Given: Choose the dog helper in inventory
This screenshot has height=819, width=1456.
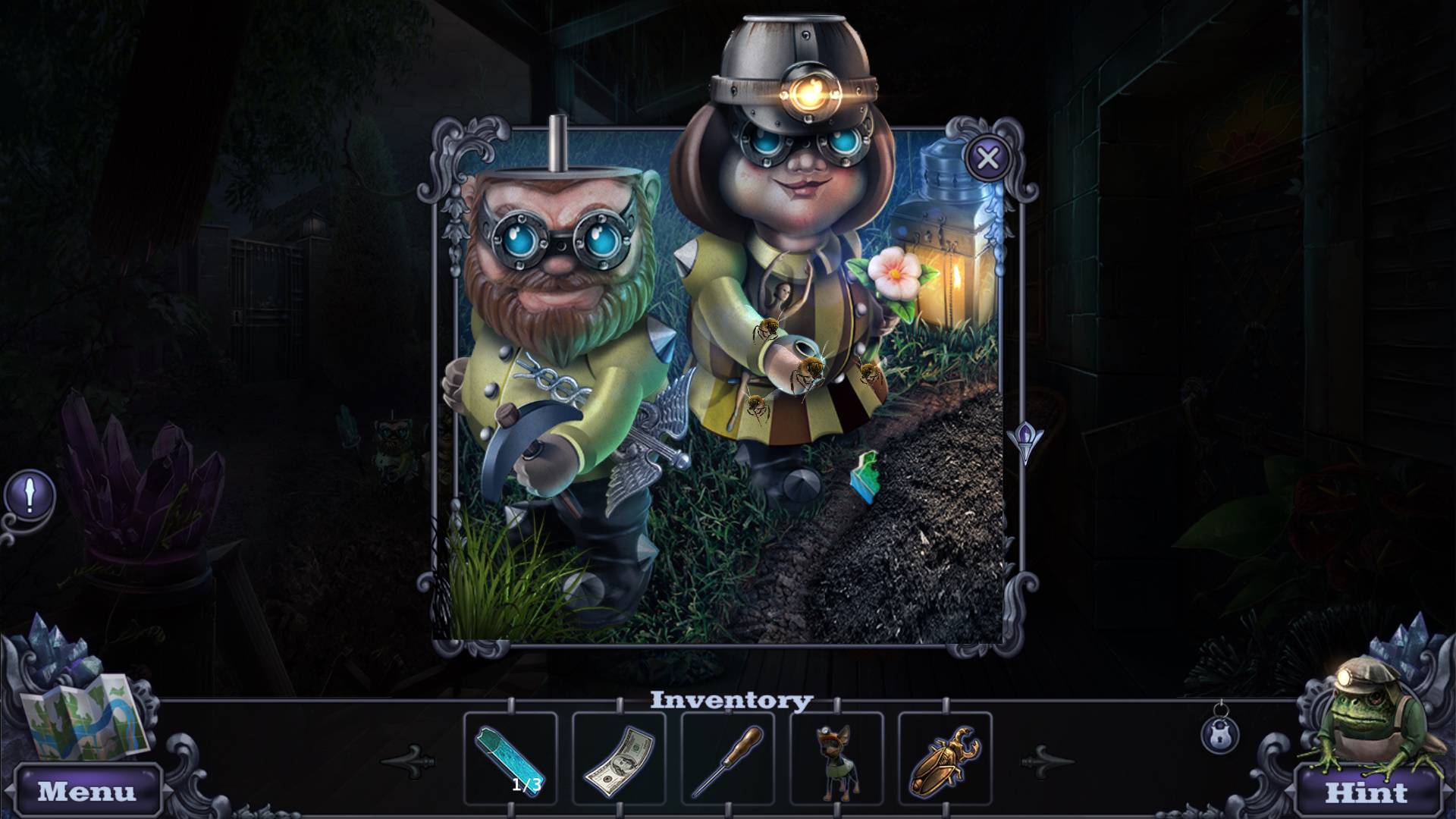Looking at the screenshot, I should coord(836,758).
